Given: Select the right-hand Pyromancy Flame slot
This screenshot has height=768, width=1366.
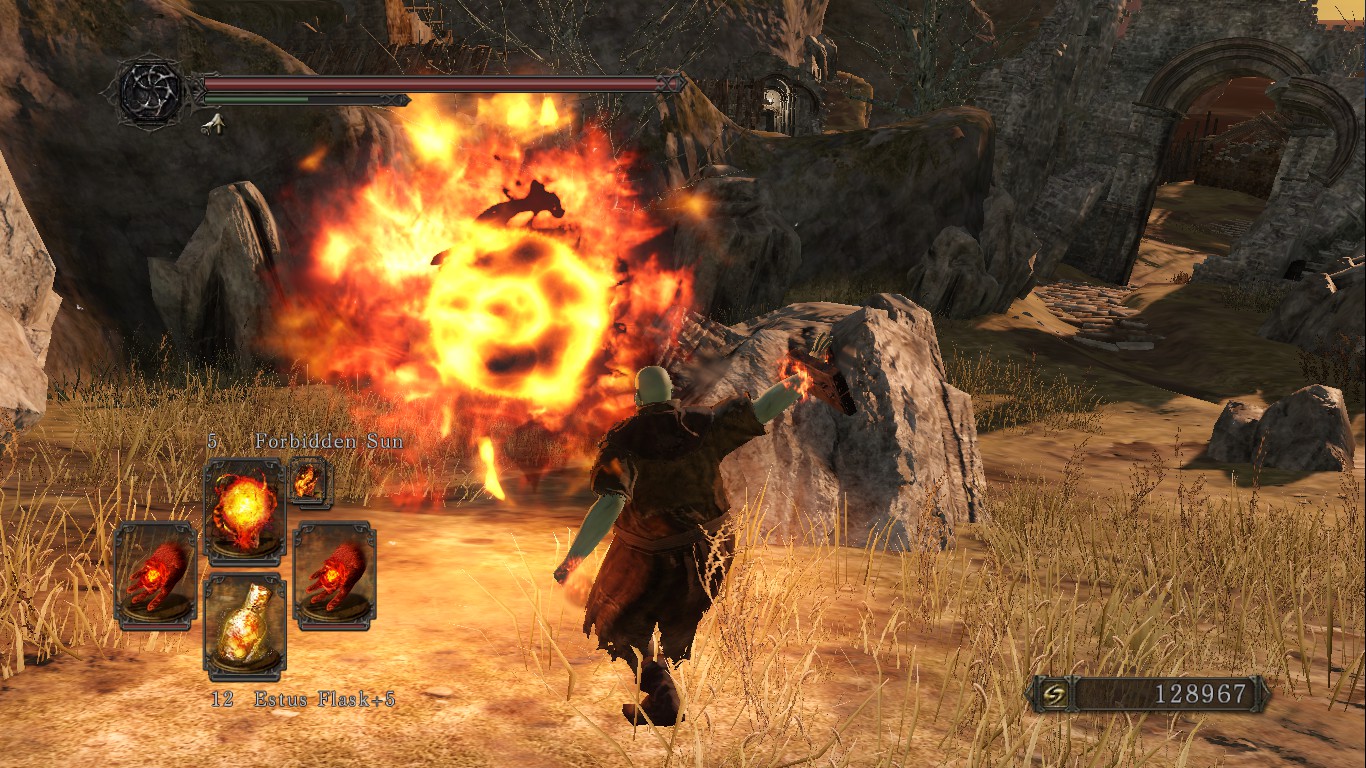Looking at the screenshot, I should pyautogui.click(x=335, y=575).
